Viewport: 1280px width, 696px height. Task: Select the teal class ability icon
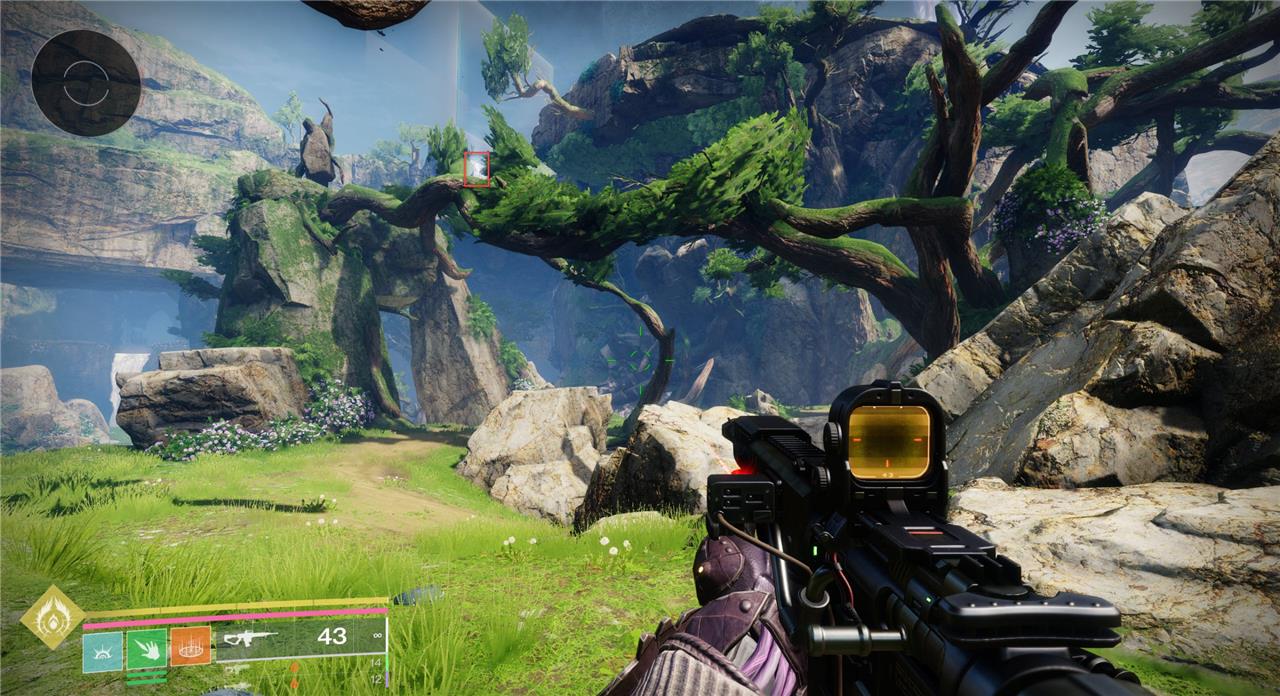[102, 649]
